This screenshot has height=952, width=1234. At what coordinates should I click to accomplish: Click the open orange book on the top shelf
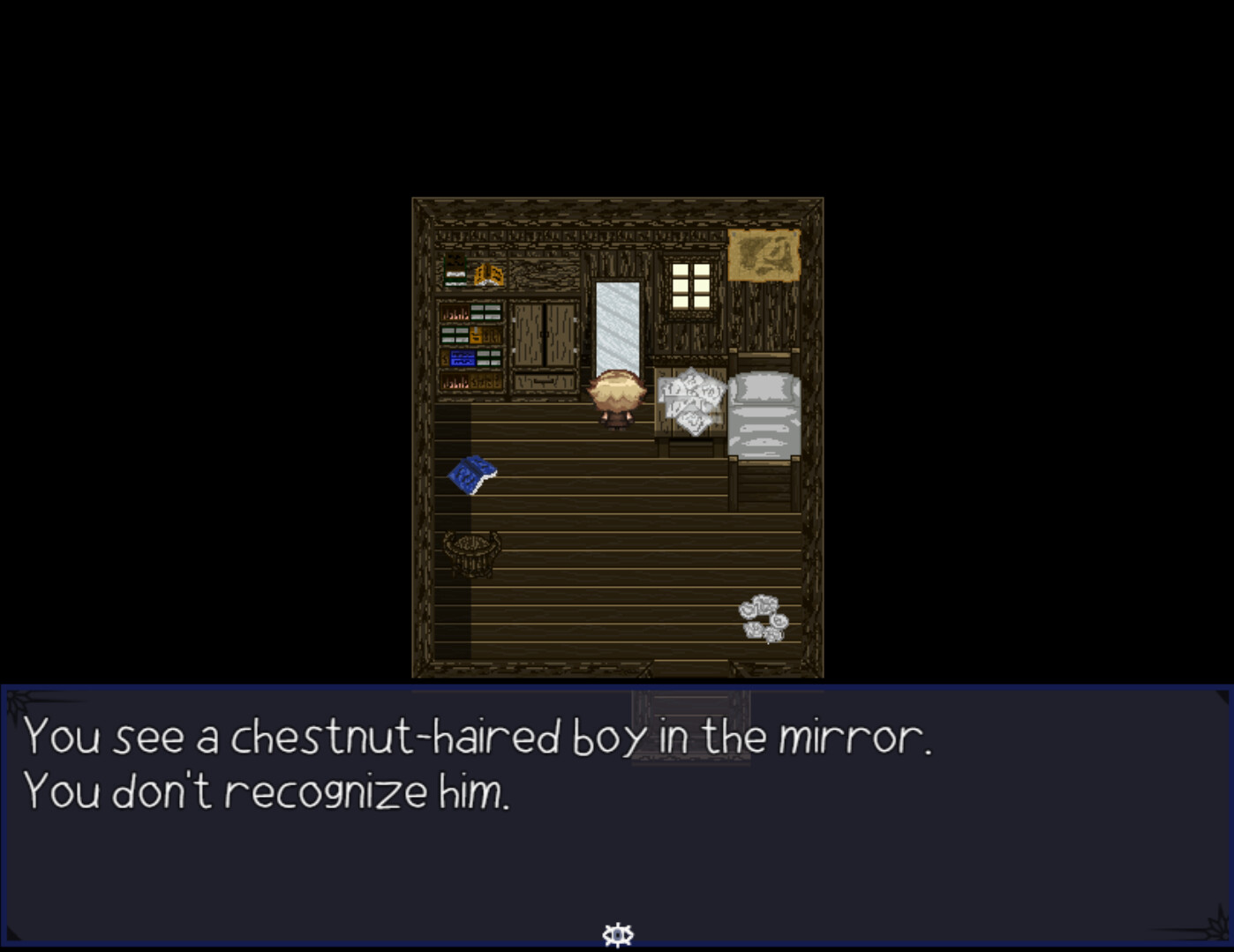[487, 274]
